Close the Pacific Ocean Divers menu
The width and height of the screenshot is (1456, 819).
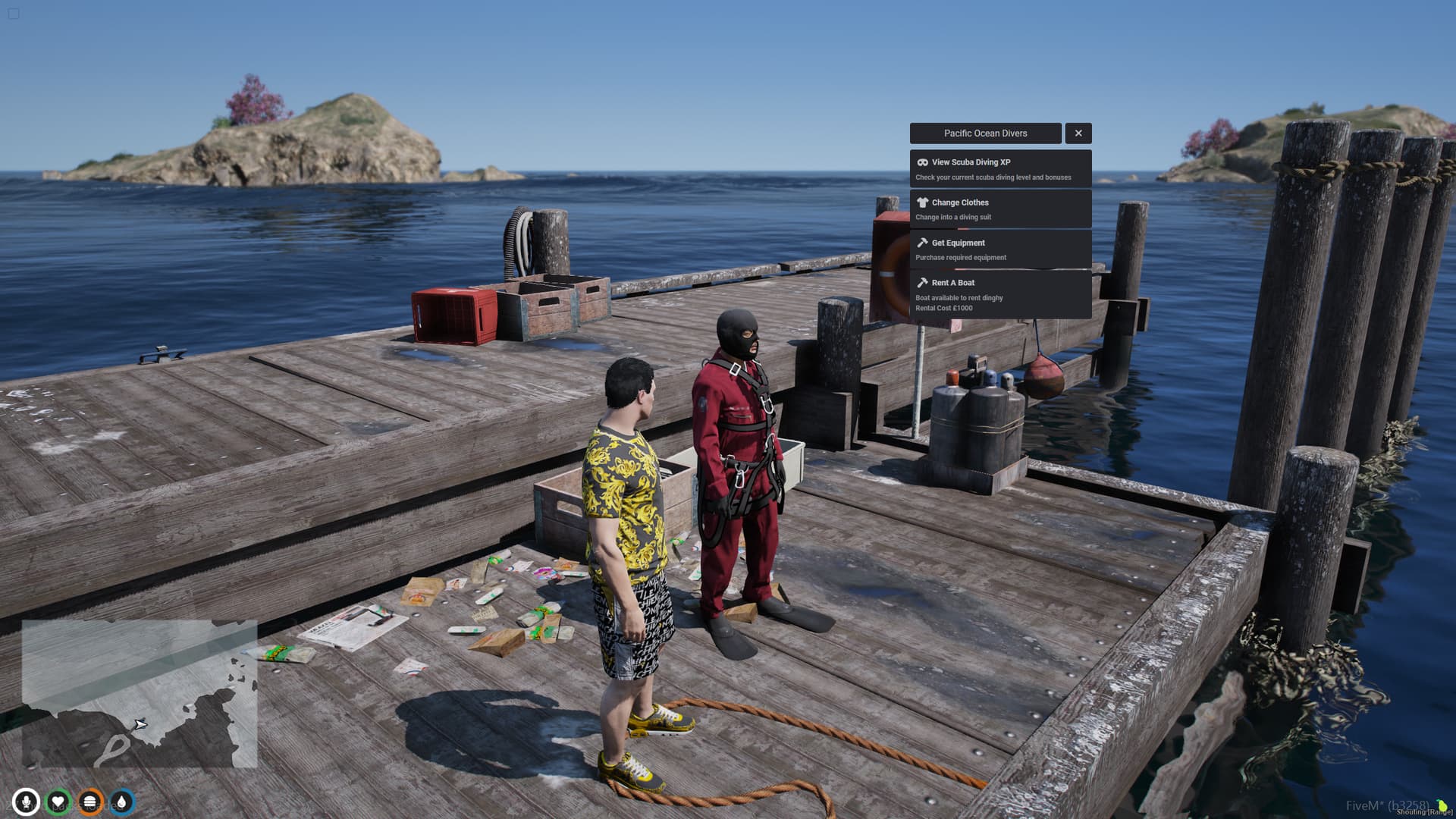click(1078, 133)
